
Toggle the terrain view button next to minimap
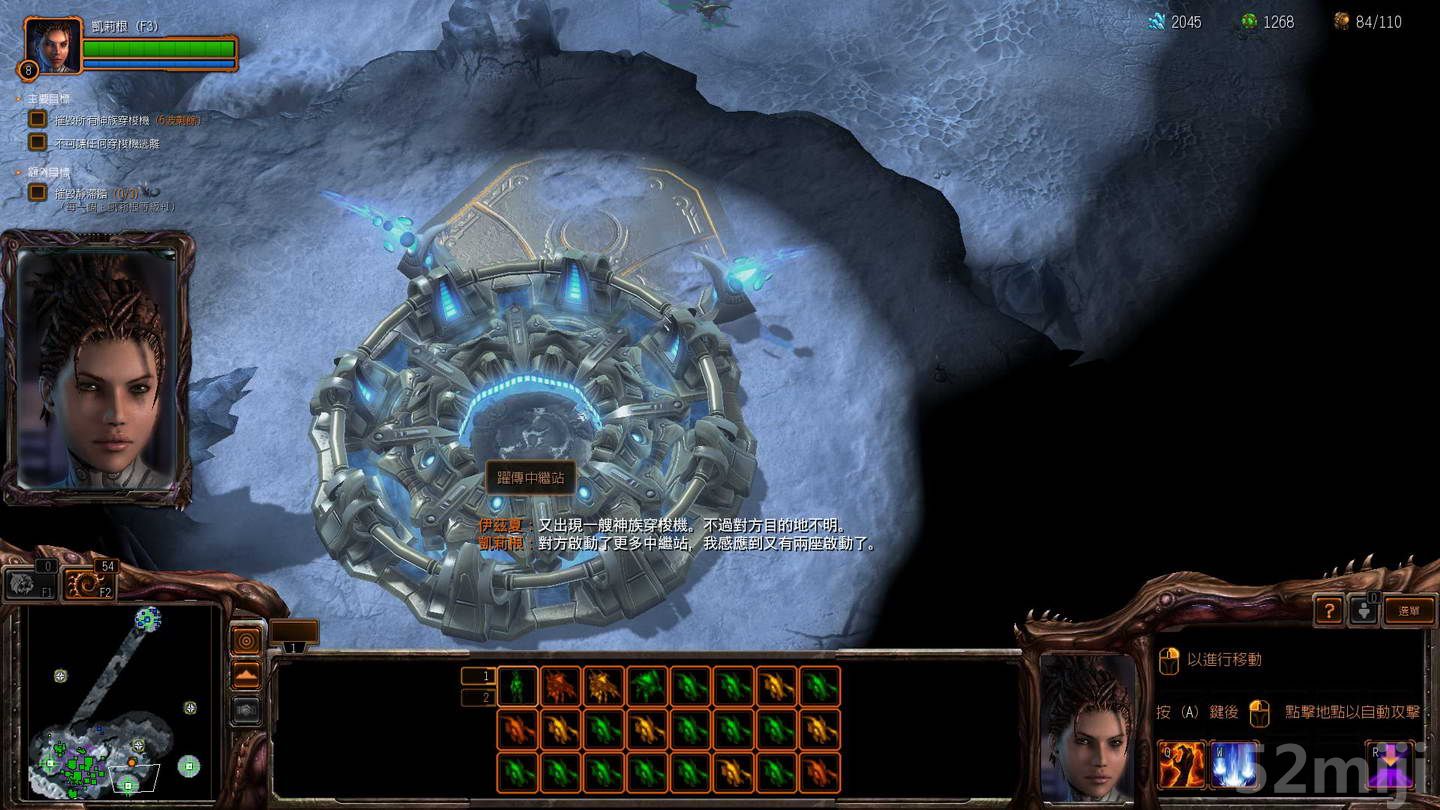[247, 675]
